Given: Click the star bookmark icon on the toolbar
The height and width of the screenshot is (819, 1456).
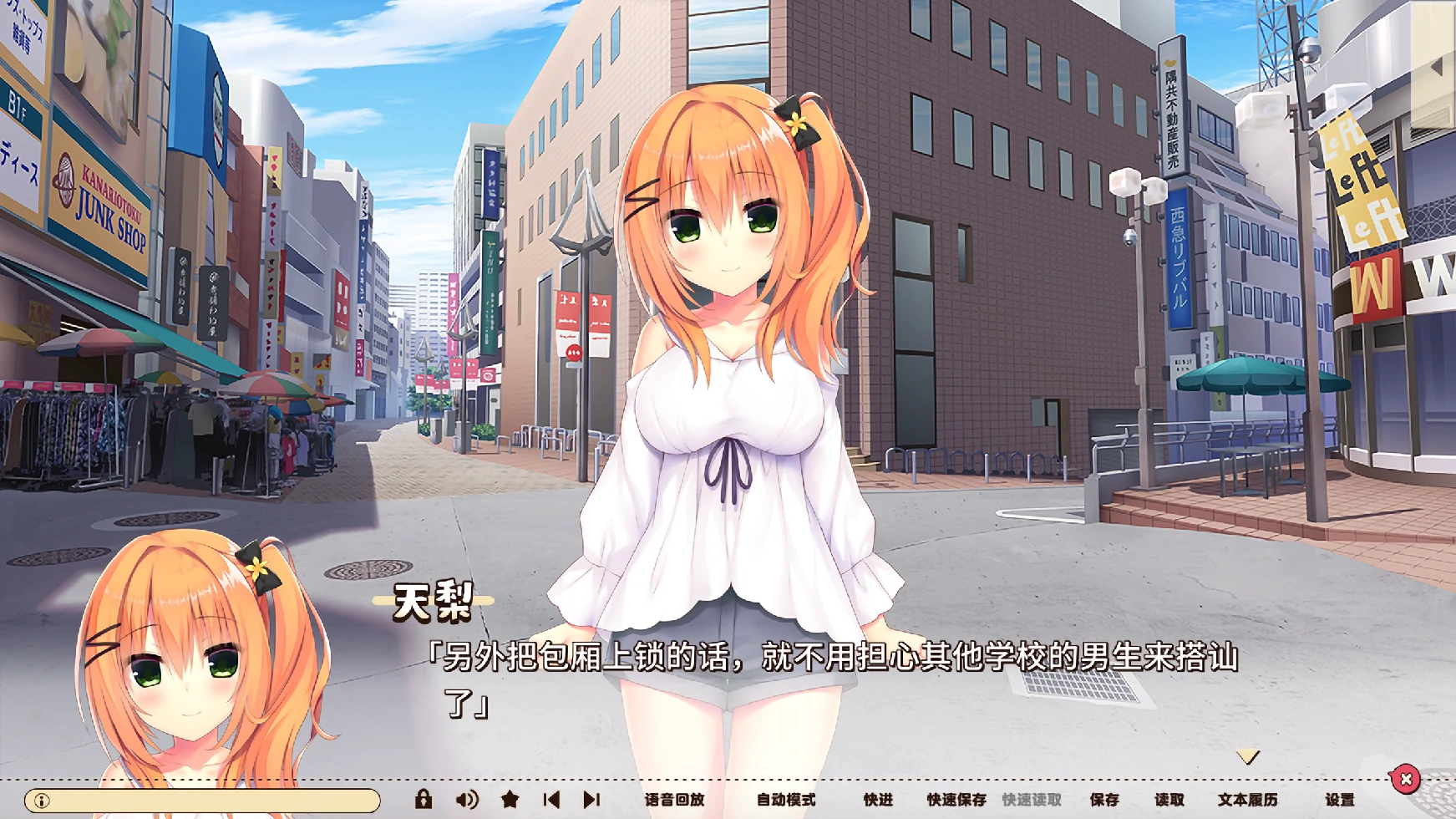Looking at the screenshot, I should tap(511, 799).
